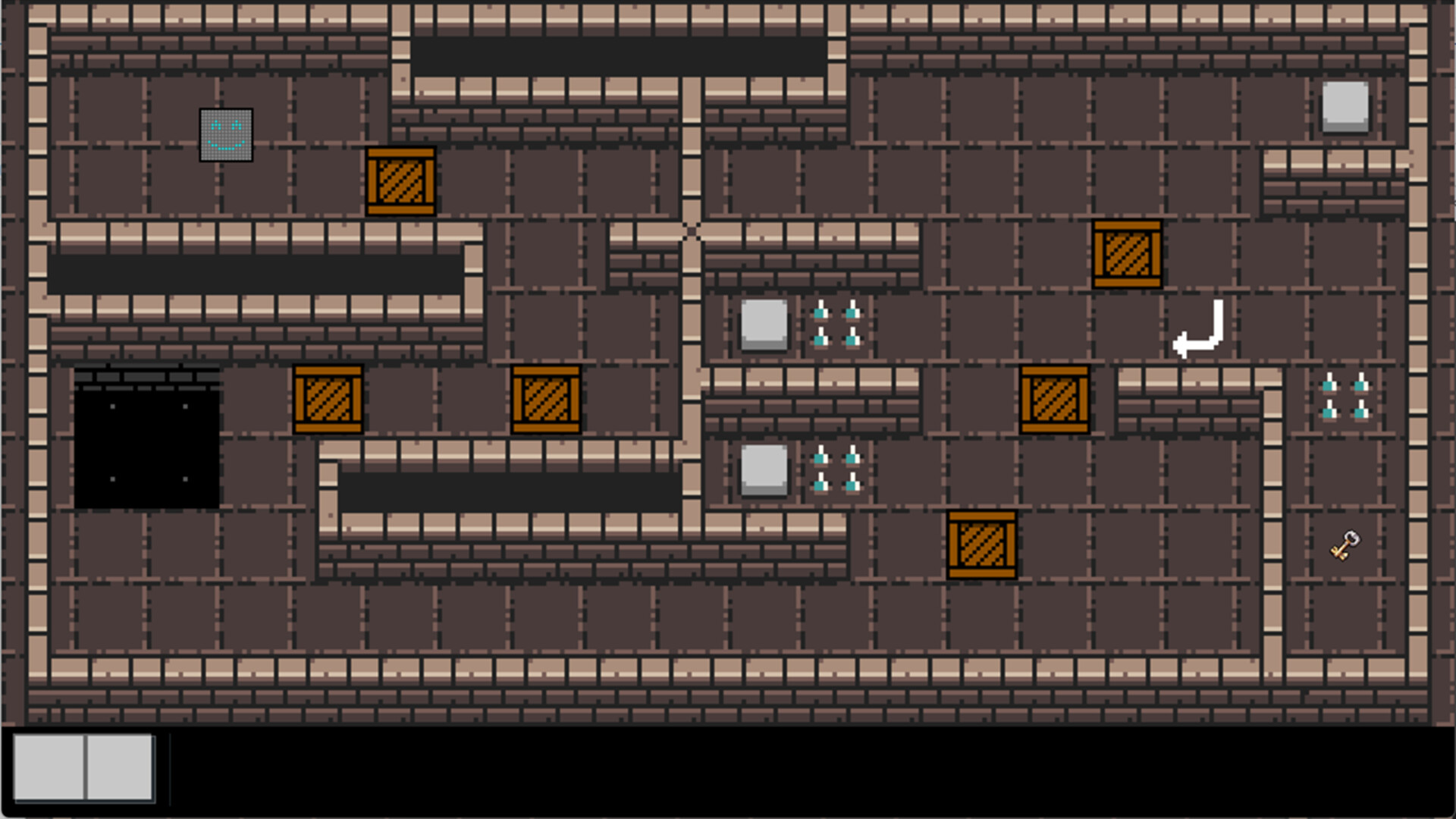The height and width of the screenshot is (819, 1456).
Task: Click the wooden crate in the bottom-center area
Action: pyautogui.click(x=982, y=544)
